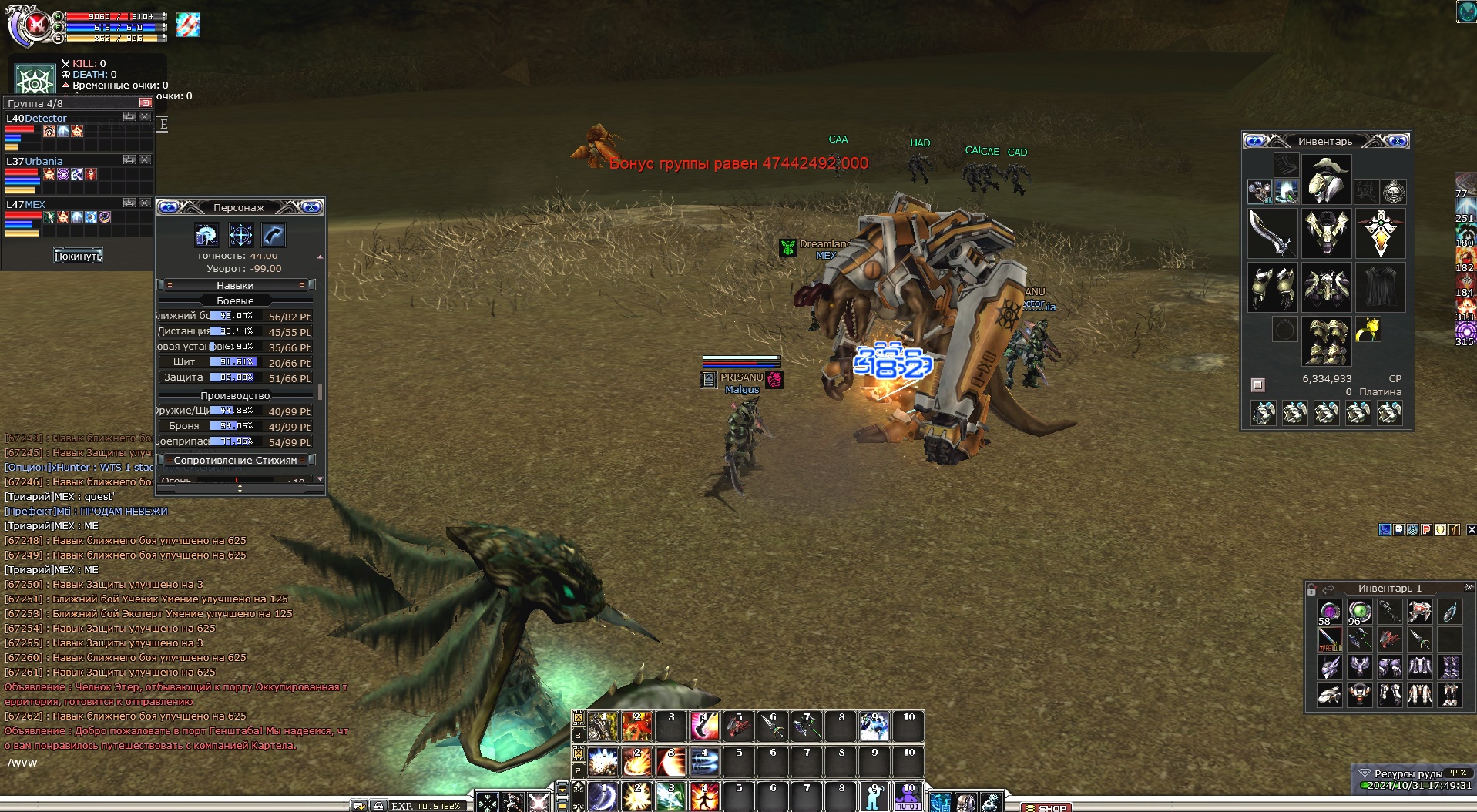Open the SHOP button
This screenshot has width=1477, height=812.
1047,807
